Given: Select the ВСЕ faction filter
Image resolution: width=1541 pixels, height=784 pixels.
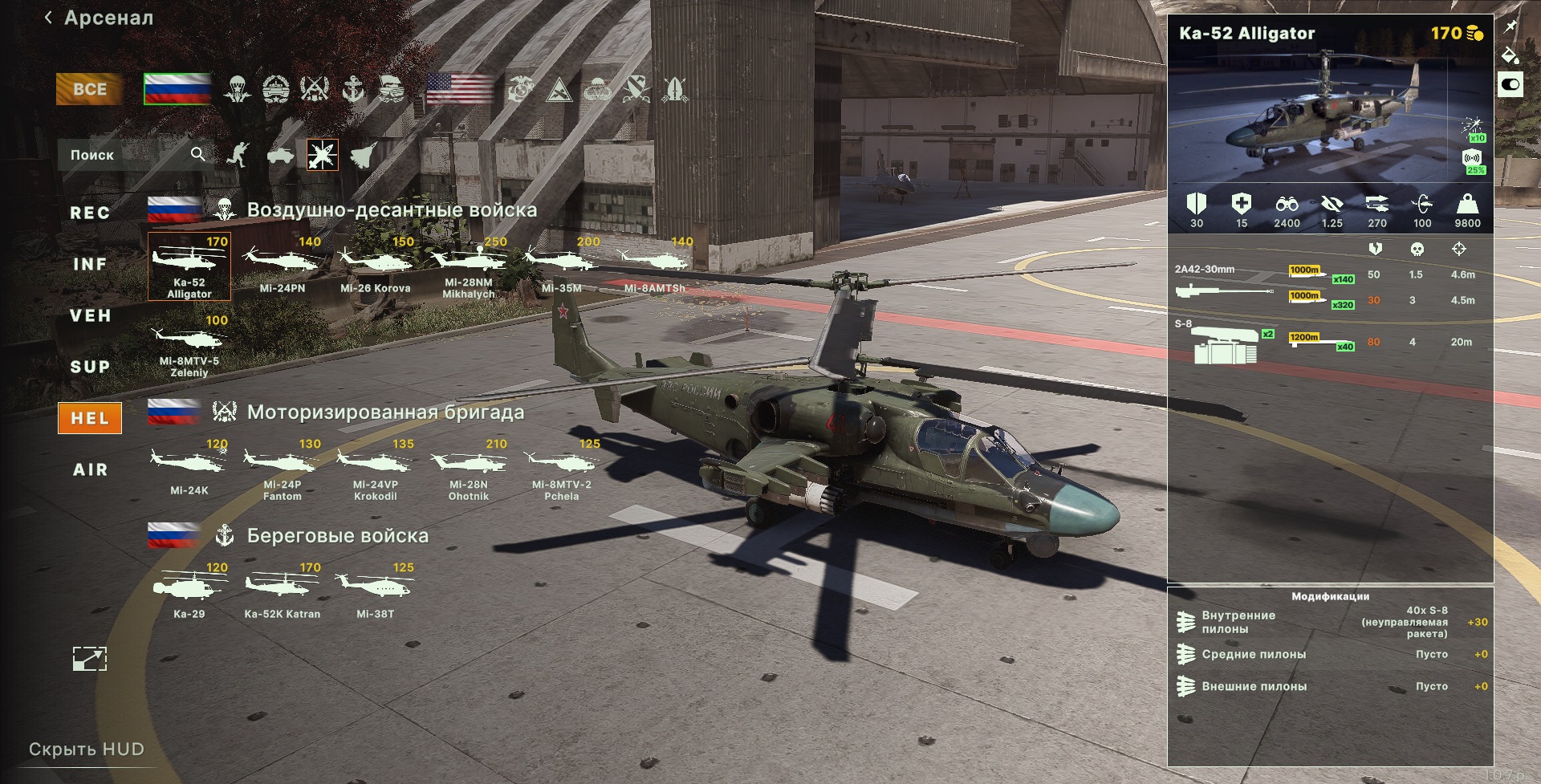Looking at the screenshot, I should click(89, 89).
